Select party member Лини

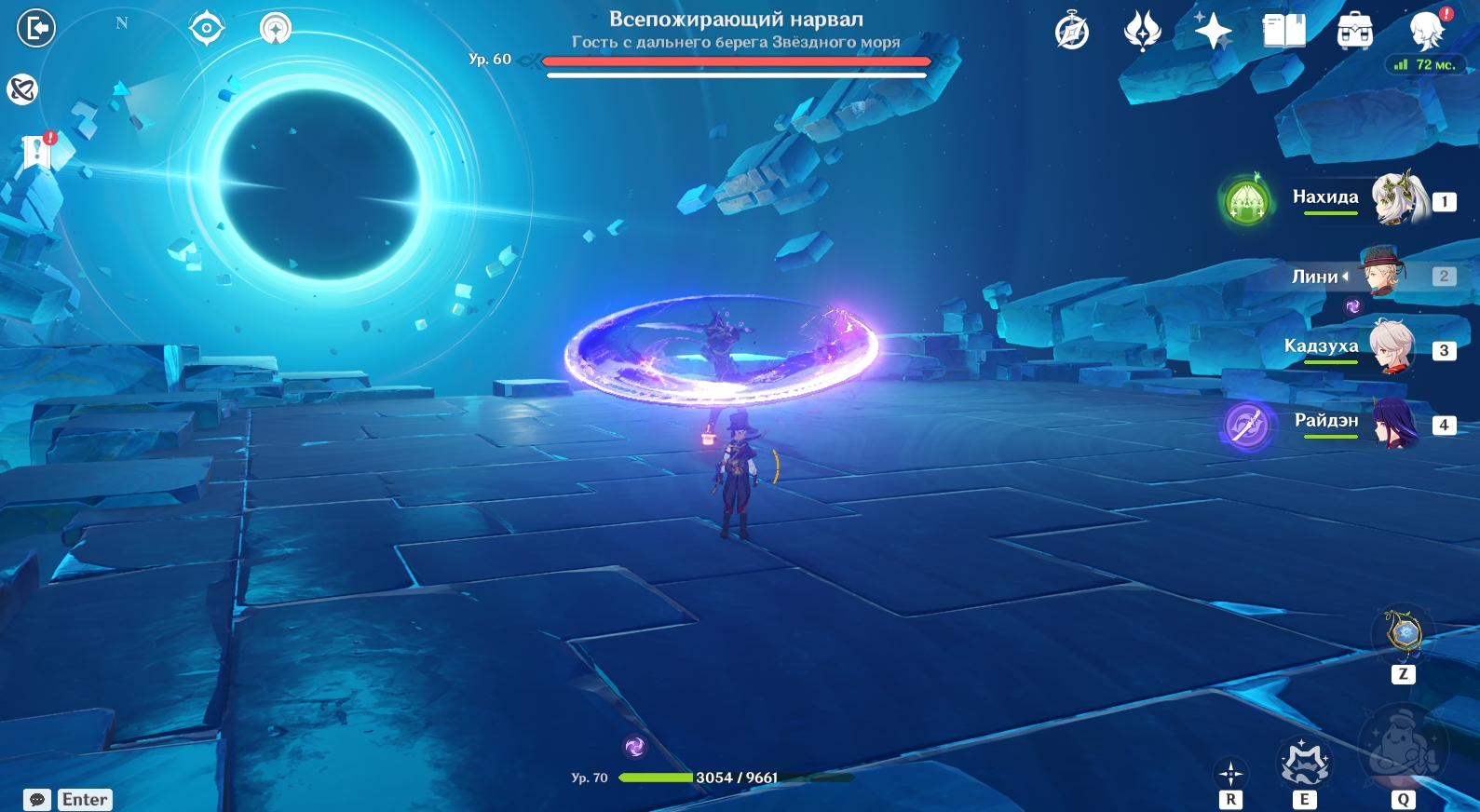tap(1382, 273)
